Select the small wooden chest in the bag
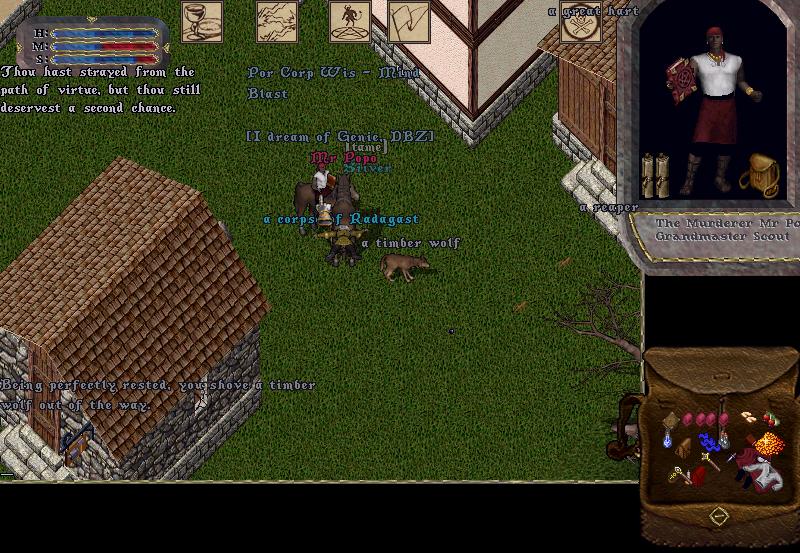Screen dimensions: 800x553 click(x=685, y=447)
